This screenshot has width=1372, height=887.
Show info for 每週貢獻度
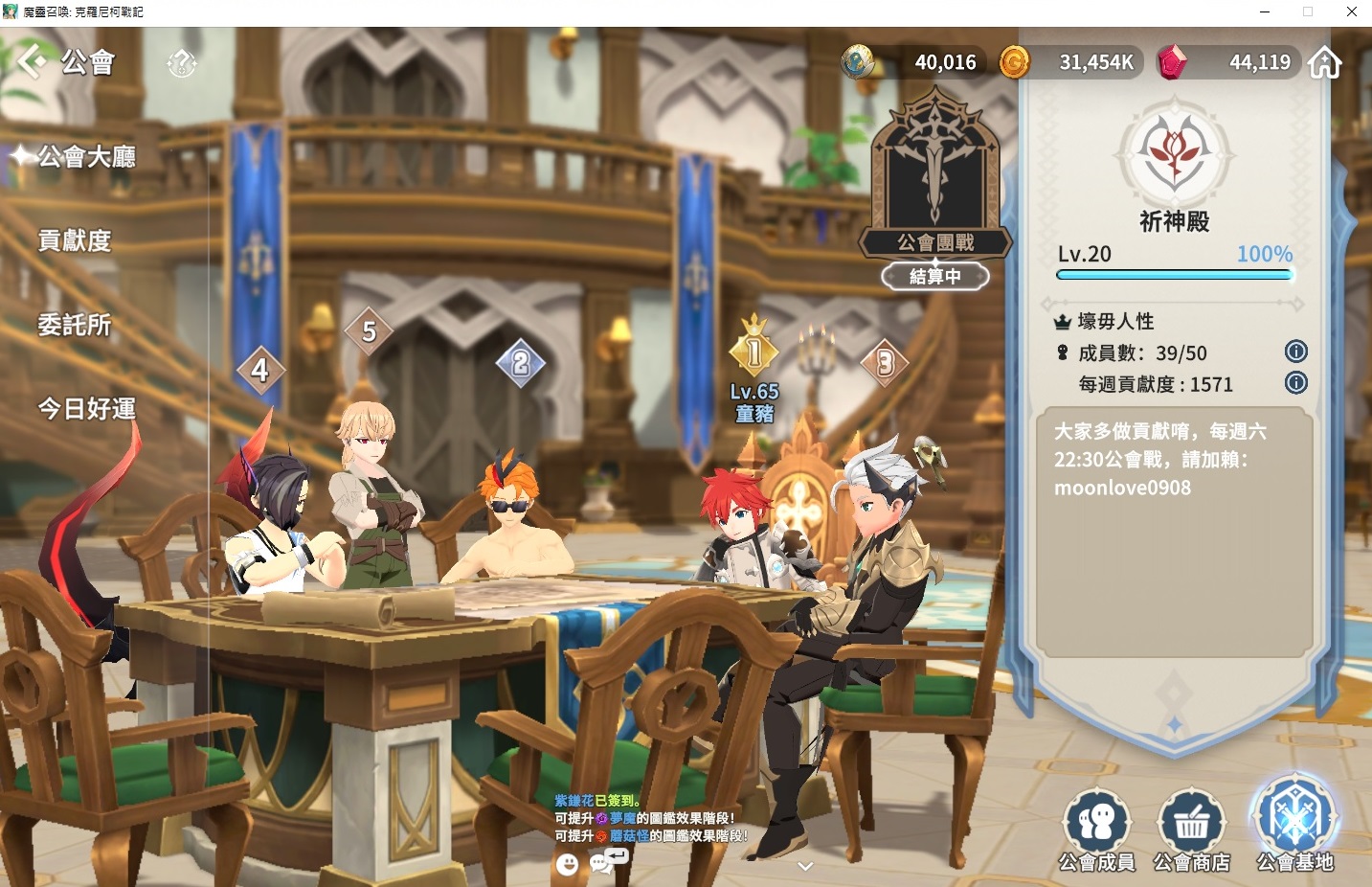pyautogui.click(x=1295, y=383)
